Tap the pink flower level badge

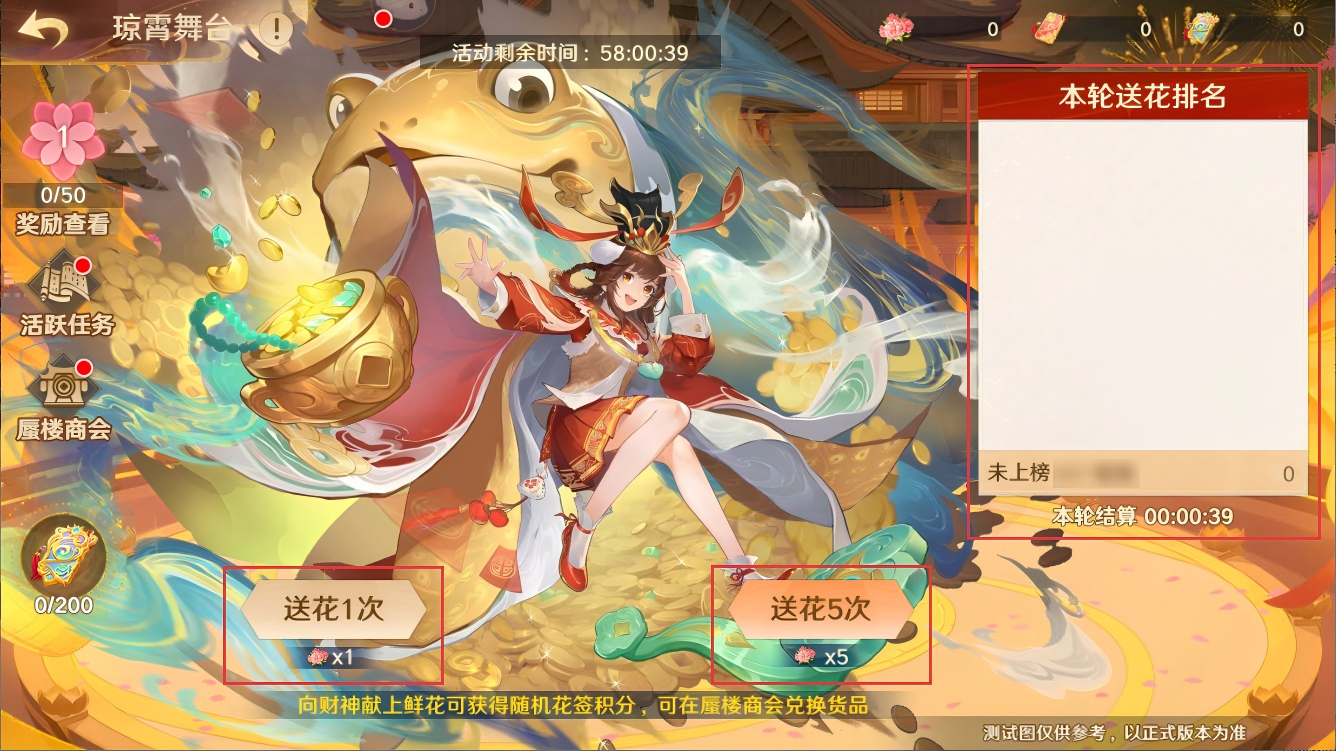pyautogui.click(x=62, y=139)
